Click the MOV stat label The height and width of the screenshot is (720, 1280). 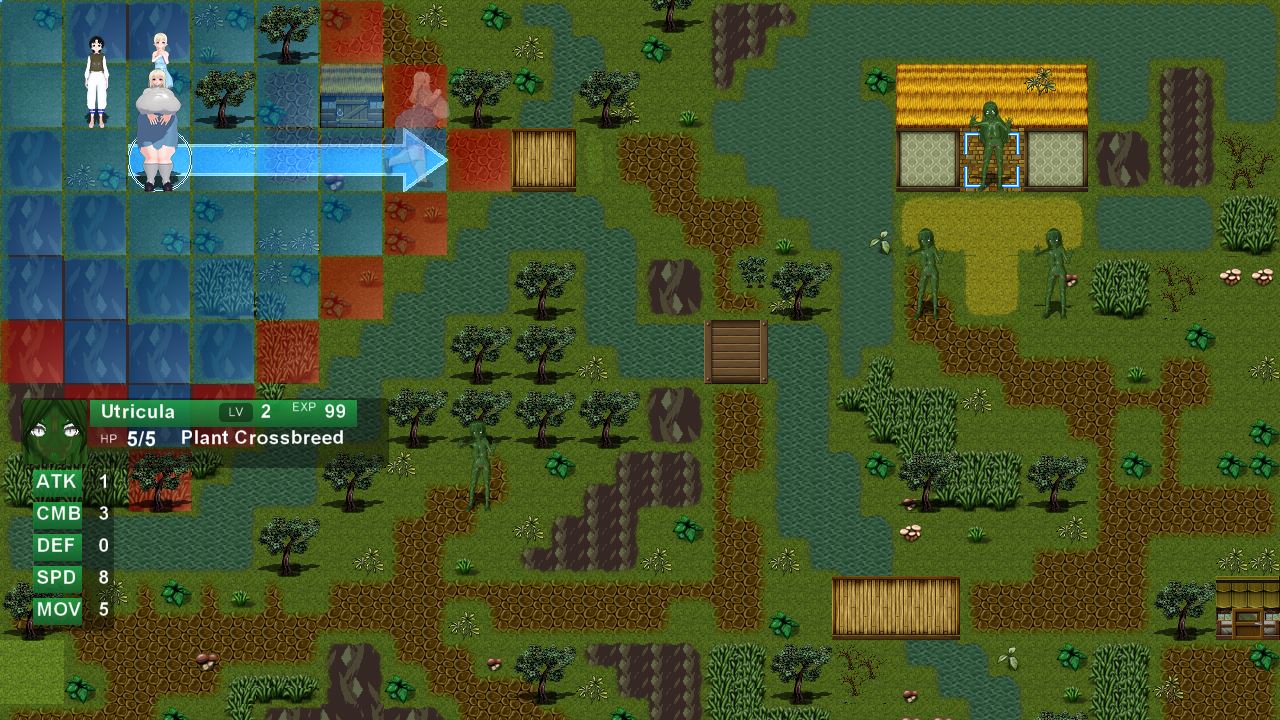(56, 609)
